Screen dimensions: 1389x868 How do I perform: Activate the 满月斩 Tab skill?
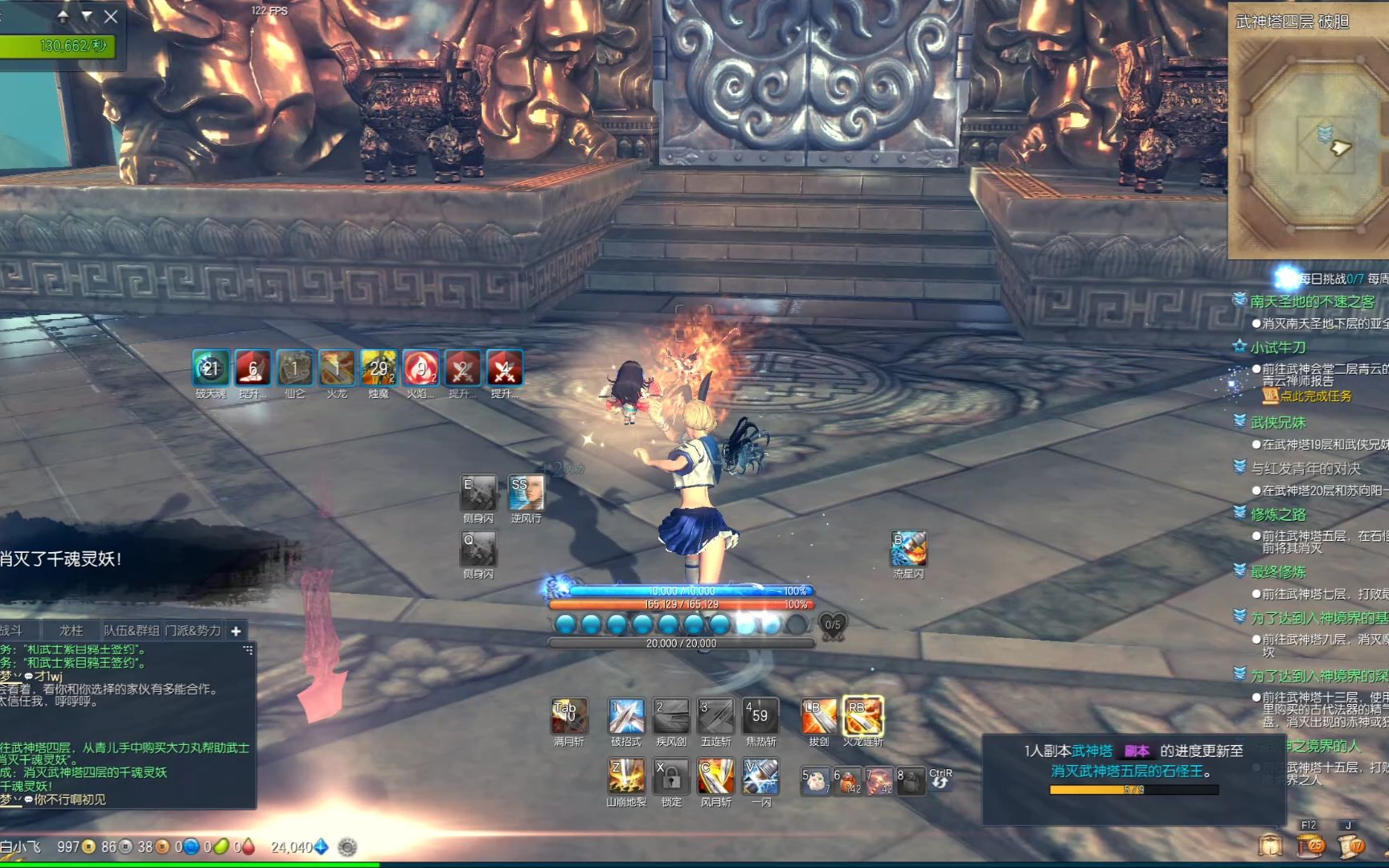click(x=569, y=716)
